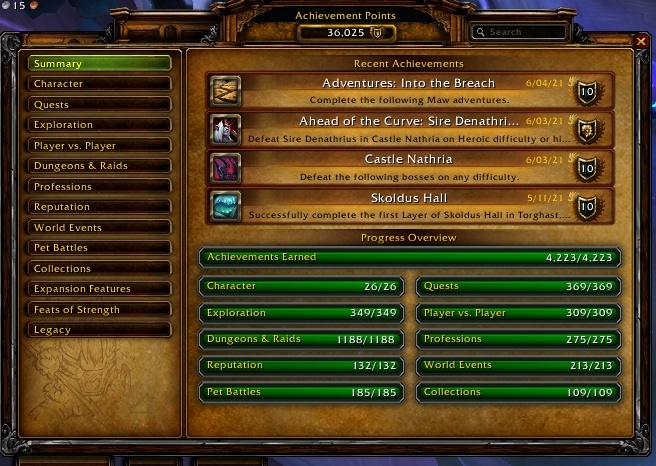656x466 pixels.
Task: Select the Professions category
Action: coord(99,187)
